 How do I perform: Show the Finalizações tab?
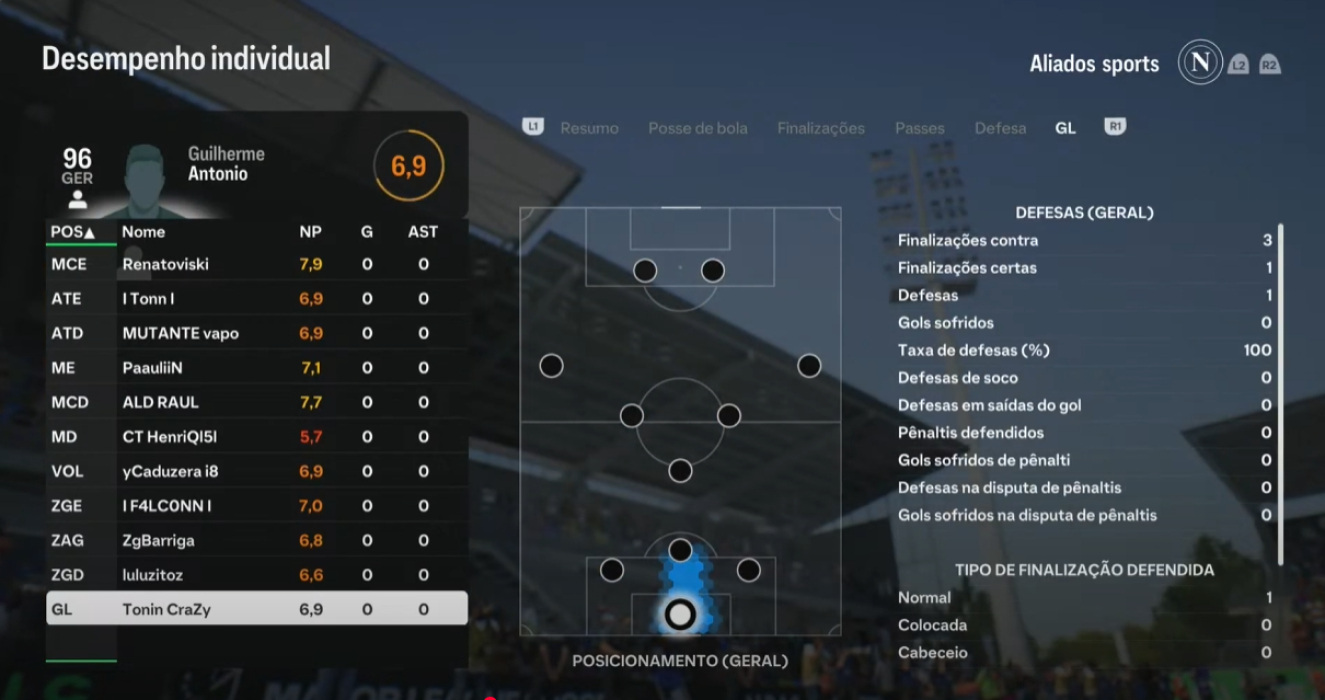pyautogui.click(x=820, y=128)
